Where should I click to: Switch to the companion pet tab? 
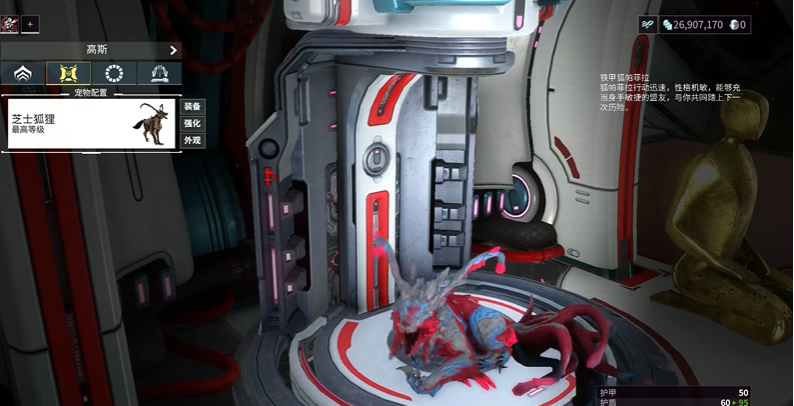69,73
